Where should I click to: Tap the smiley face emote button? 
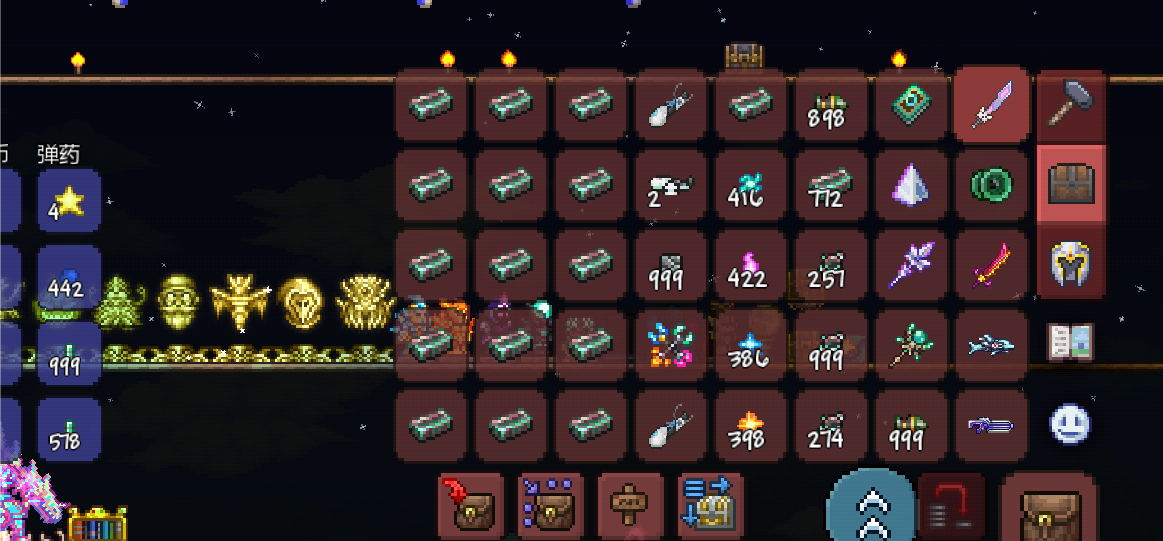point(1070,422)
